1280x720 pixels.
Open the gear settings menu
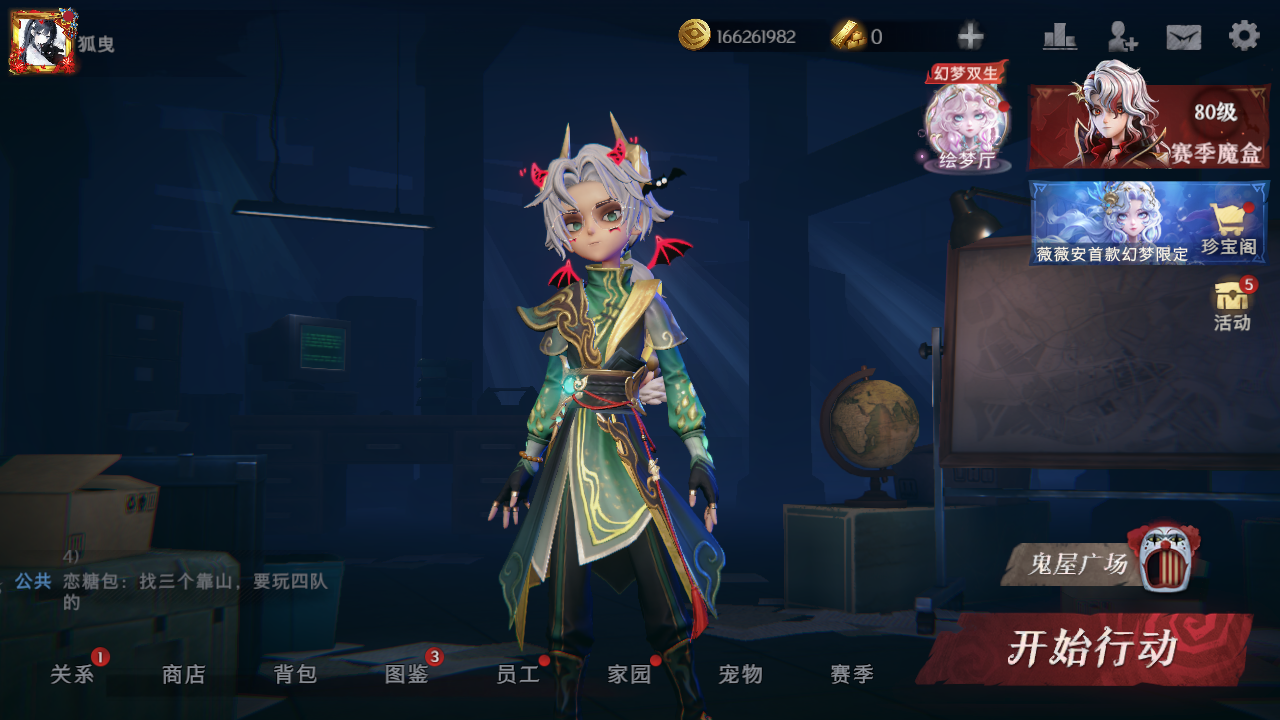pyautogui.click(x=1244, y=36)
